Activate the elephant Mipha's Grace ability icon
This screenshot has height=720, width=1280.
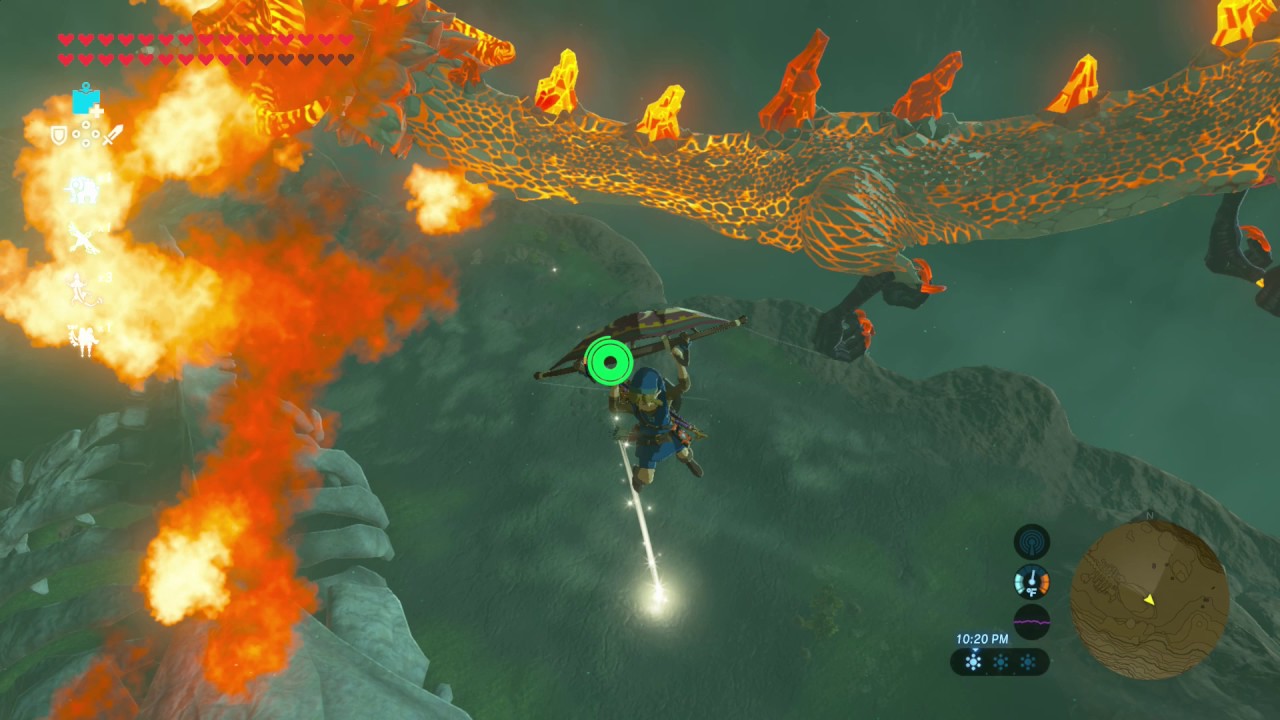pos(82,189)
